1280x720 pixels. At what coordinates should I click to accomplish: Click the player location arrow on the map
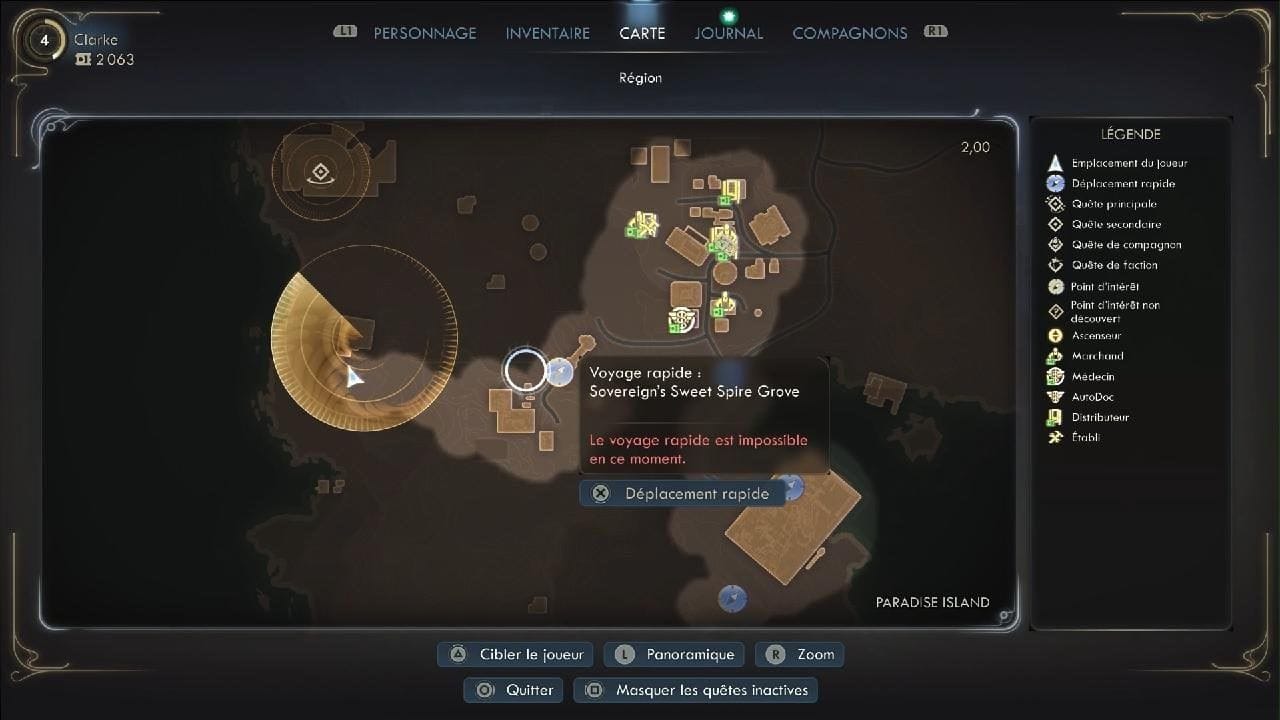[353, 376]
